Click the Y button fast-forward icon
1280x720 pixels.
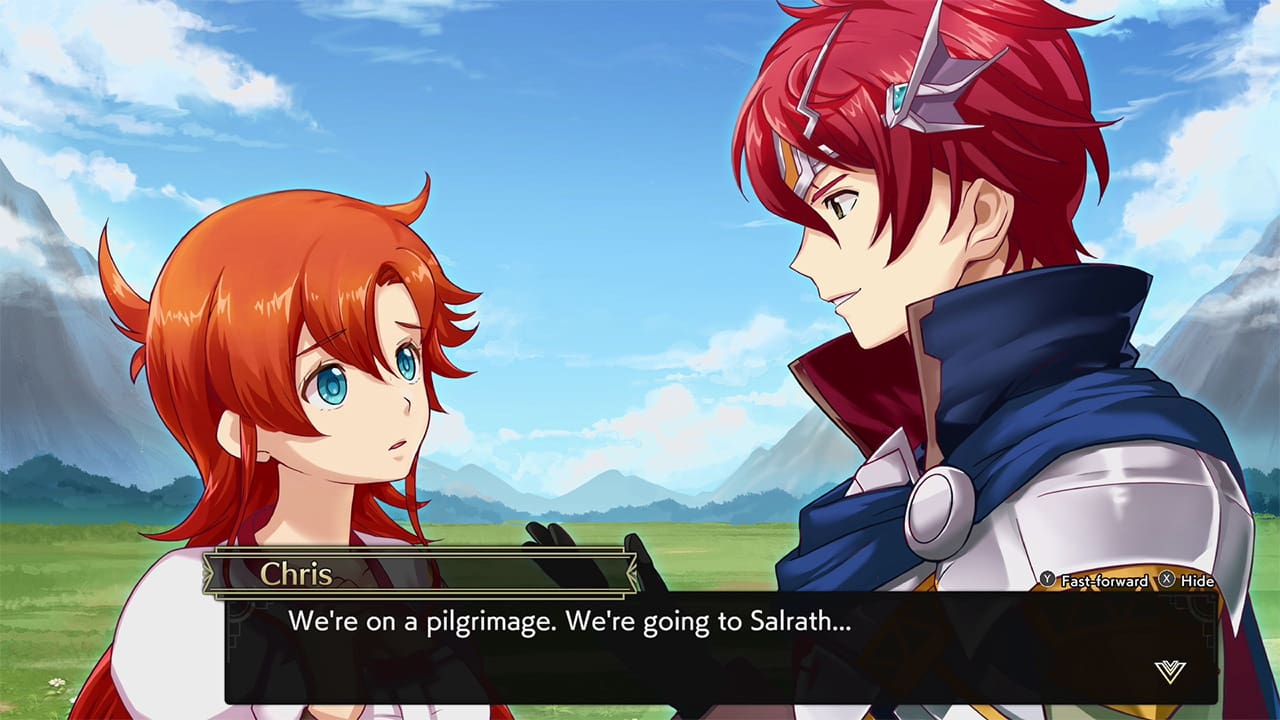click(1047, 580)
